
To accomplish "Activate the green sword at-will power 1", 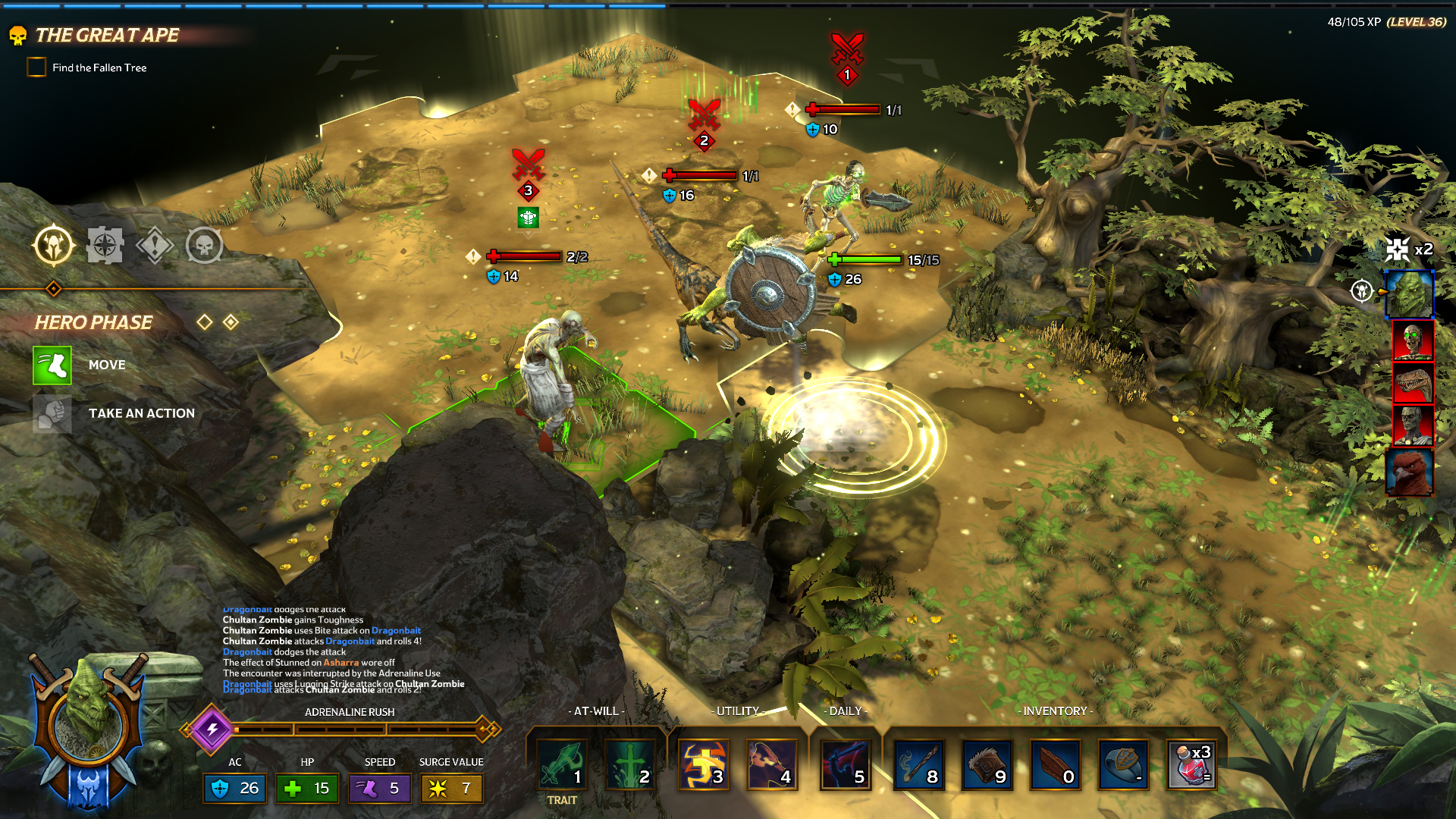I will pos(562,764).
